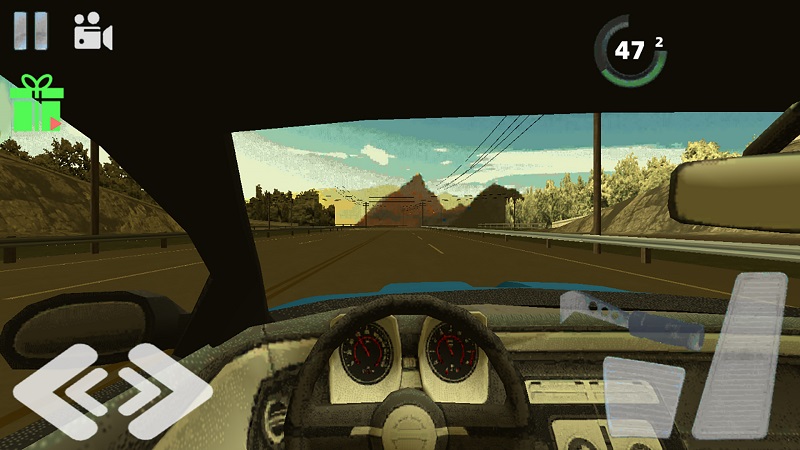Pause the game
800x450 pixels.
click(x=30, y=31)
